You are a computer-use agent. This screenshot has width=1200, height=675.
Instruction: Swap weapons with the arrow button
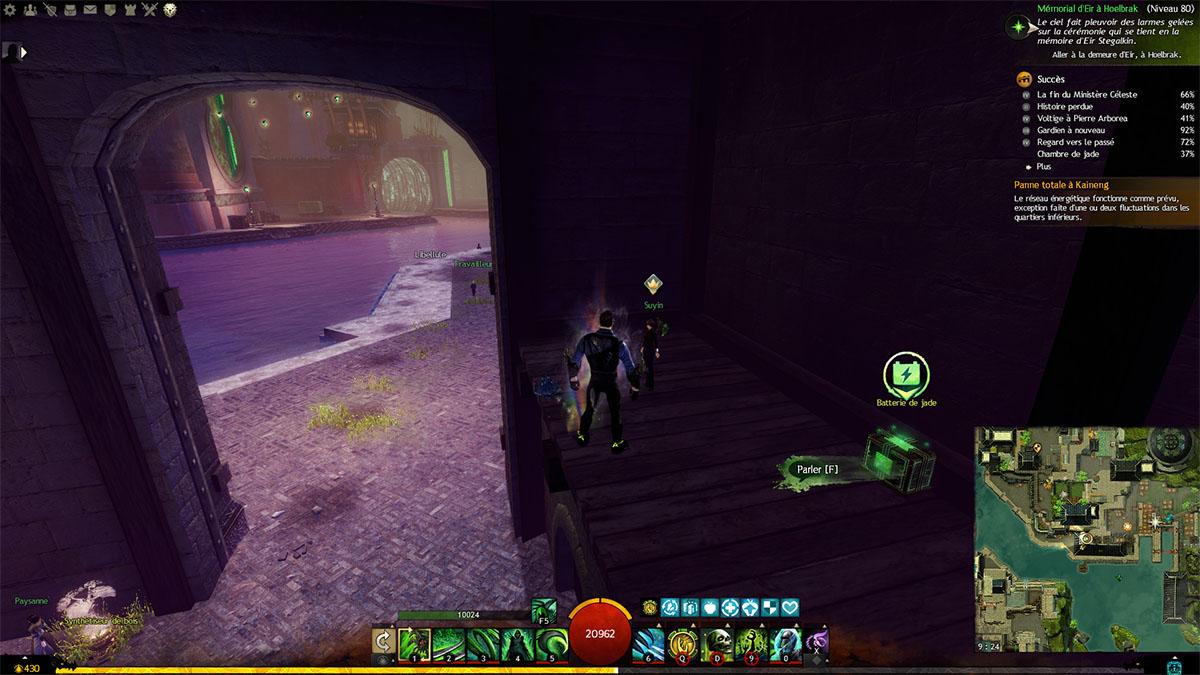pyautogui.click(x=382, y=643)
